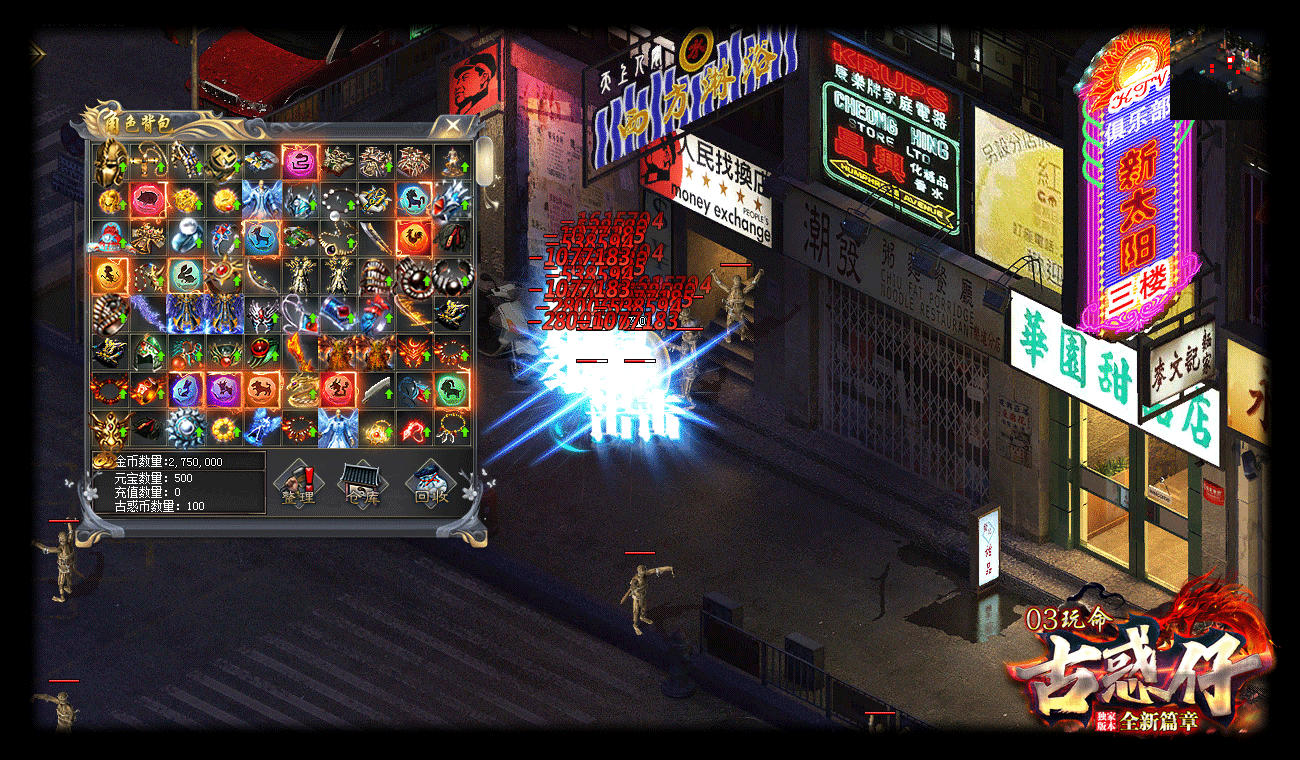Select the teal rabbit zodiac token

click(185, 274)
